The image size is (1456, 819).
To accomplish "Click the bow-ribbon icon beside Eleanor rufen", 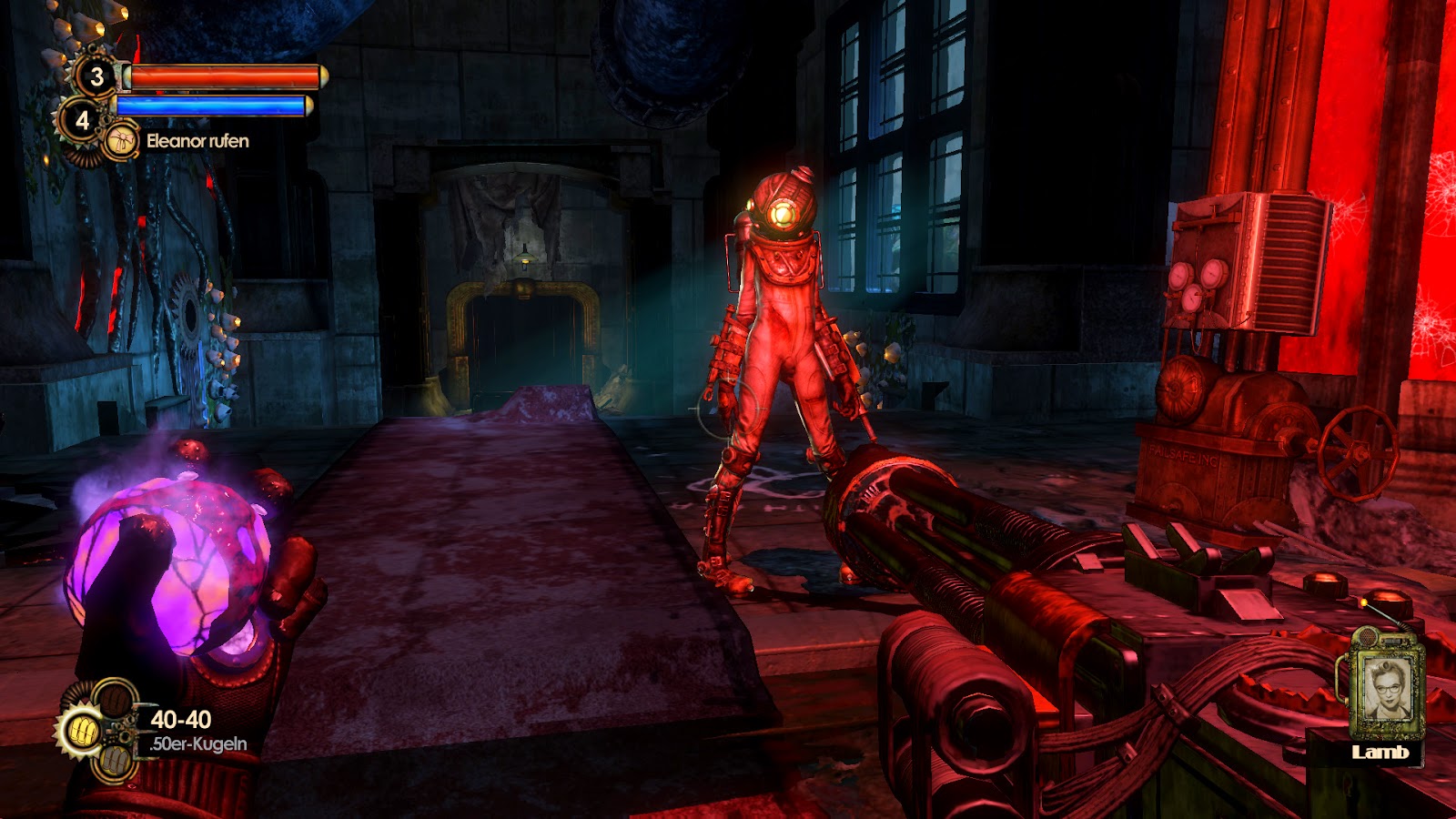I will click(122, 139).
